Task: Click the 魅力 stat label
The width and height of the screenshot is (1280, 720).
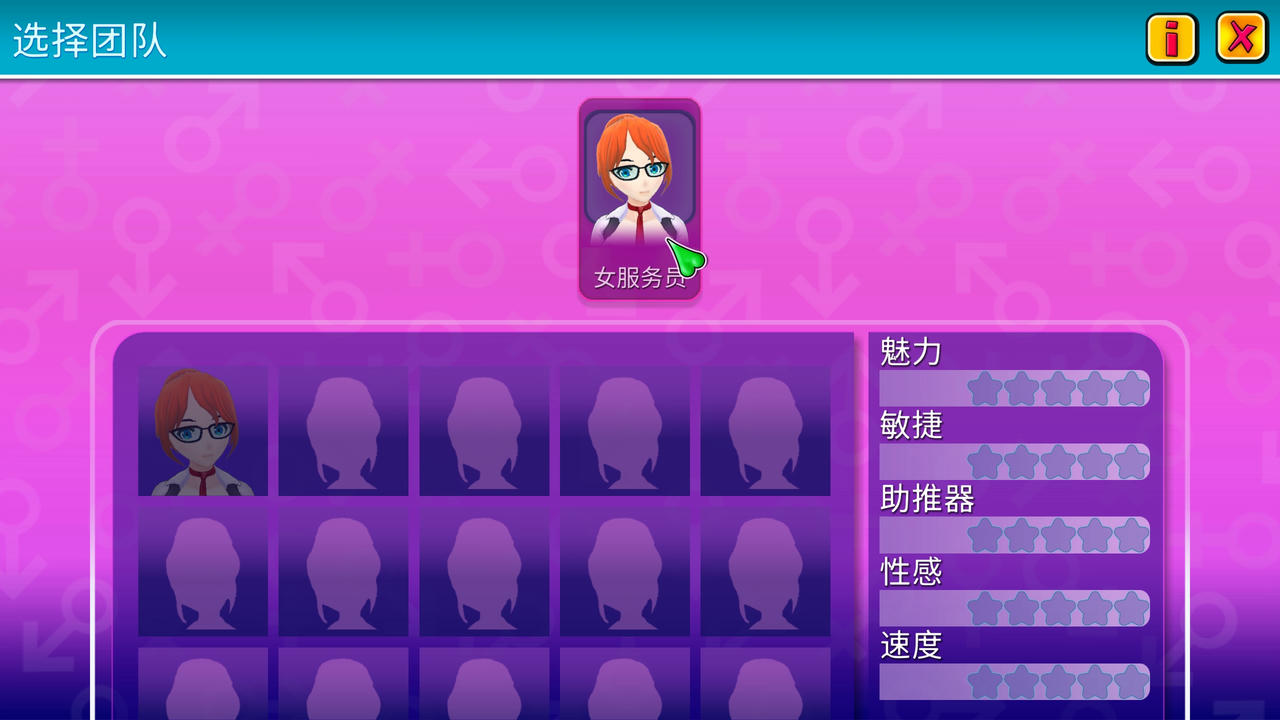Action: [908, 352]
